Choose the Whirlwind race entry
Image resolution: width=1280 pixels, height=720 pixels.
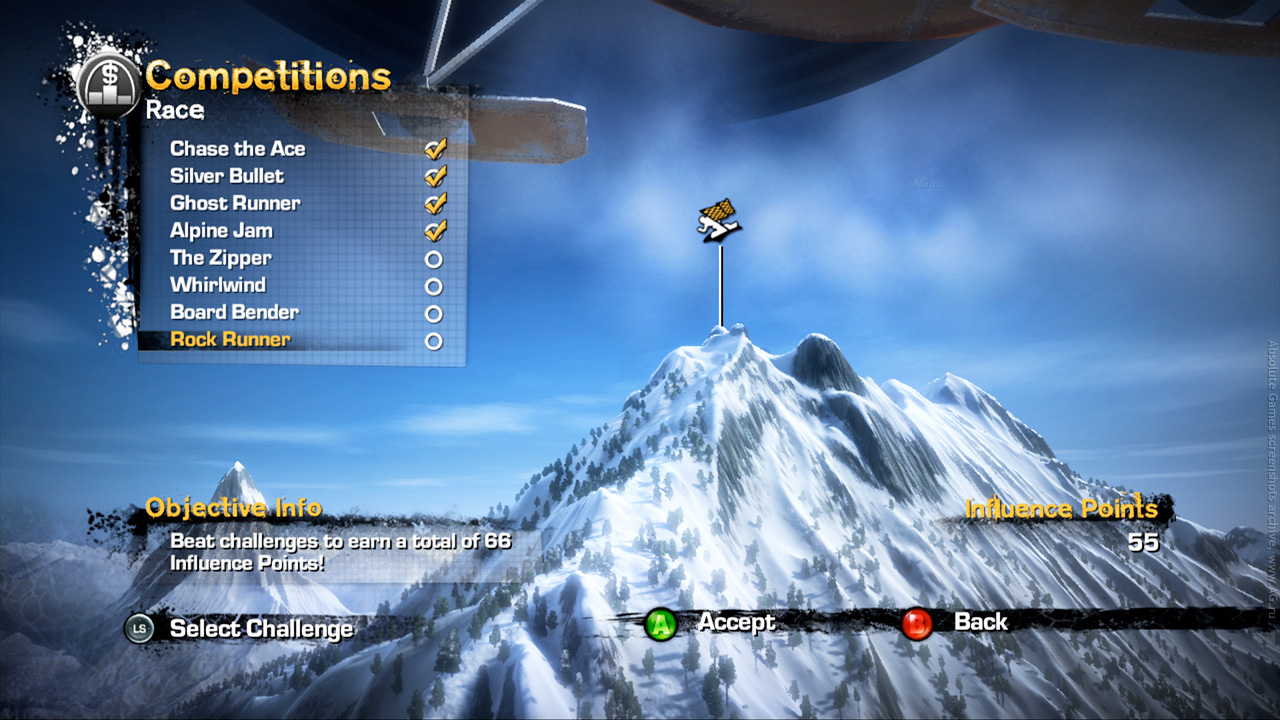click(x=218, y=285)
